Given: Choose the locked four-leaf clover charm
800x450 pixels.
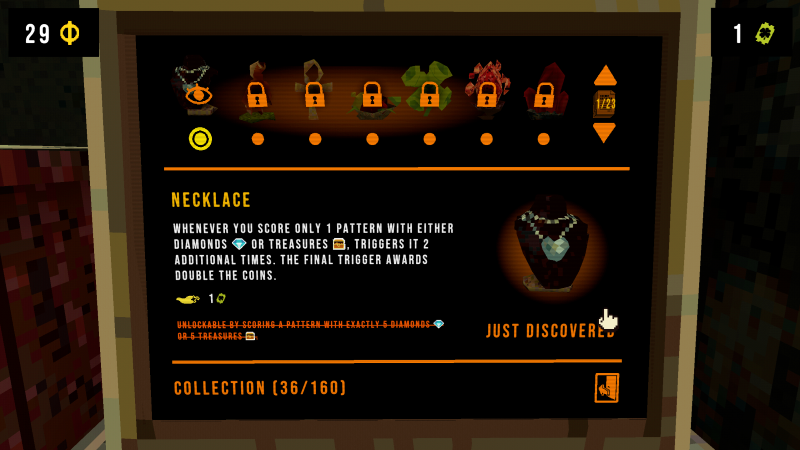Looking at the screenshot, I should pos(429,92).
